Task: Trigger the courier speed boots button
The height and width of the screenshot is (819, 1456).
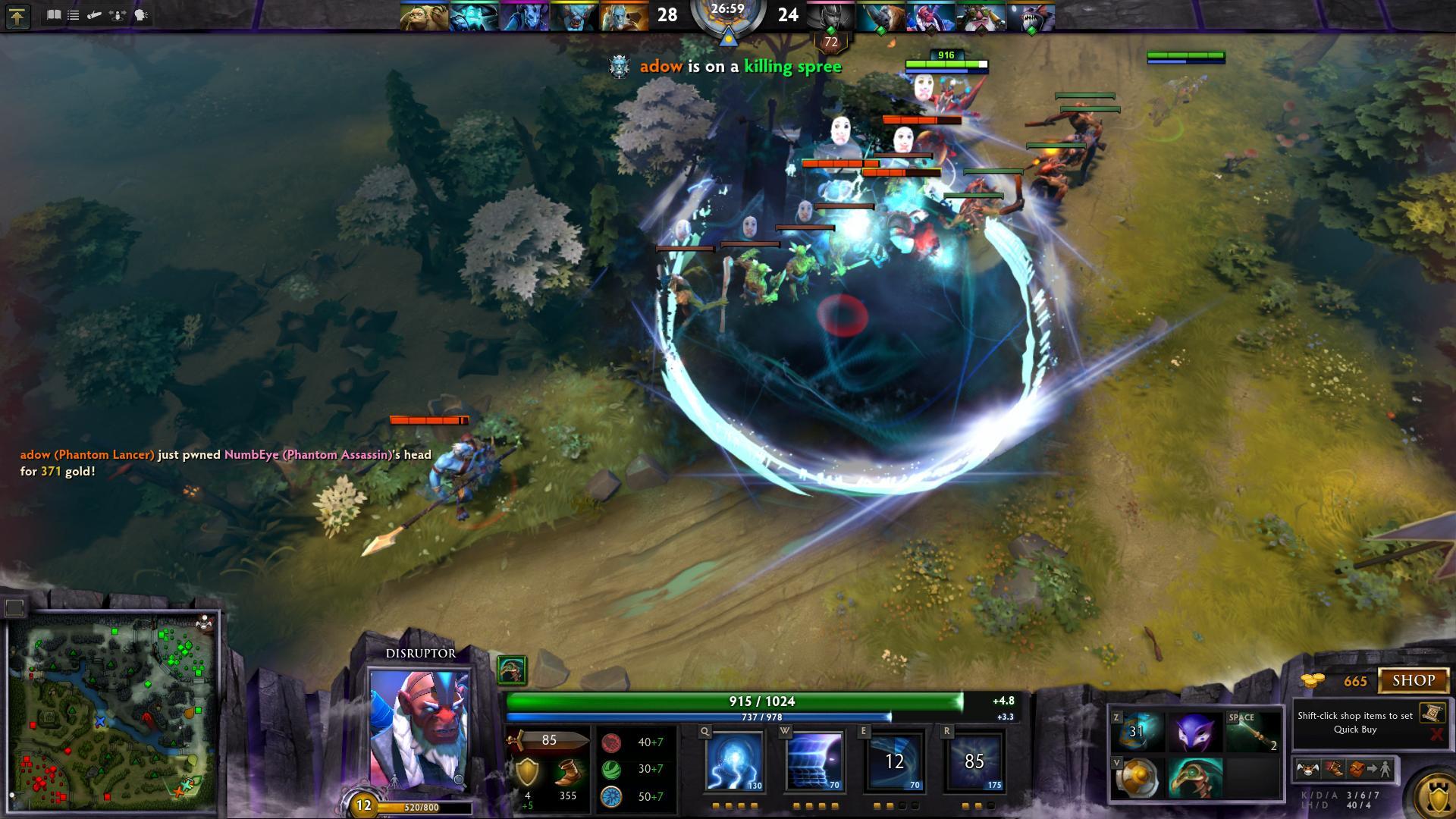Action: point(1334,770)
